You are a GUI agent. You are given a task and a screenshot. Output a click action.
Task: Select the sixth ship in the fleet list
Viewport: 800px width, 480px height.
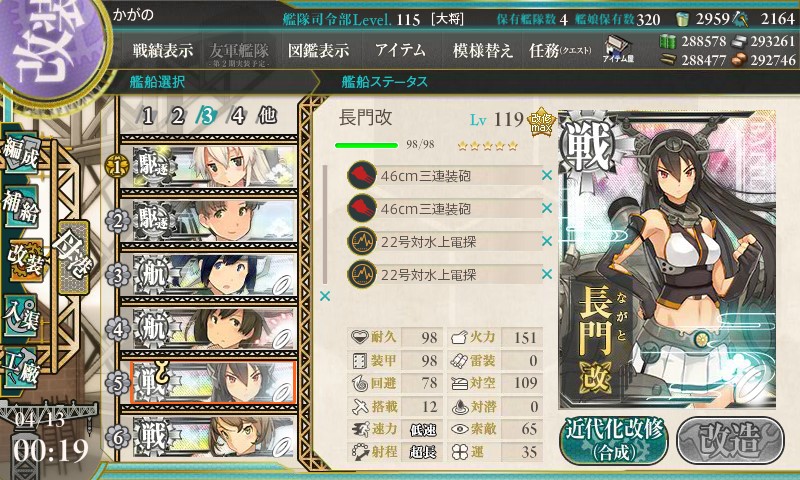[210, 437]
